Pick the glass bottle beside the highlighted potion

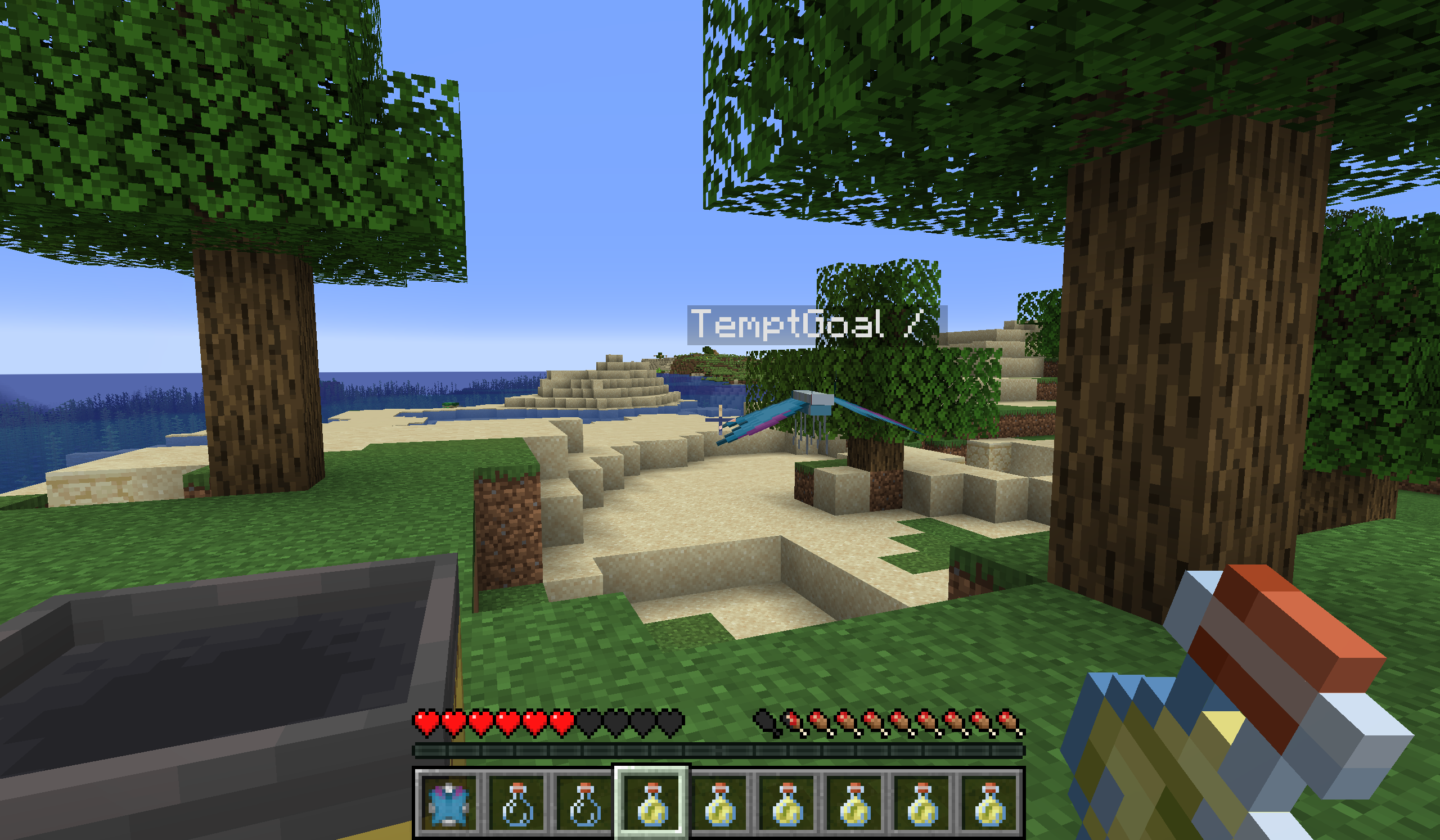584,804
